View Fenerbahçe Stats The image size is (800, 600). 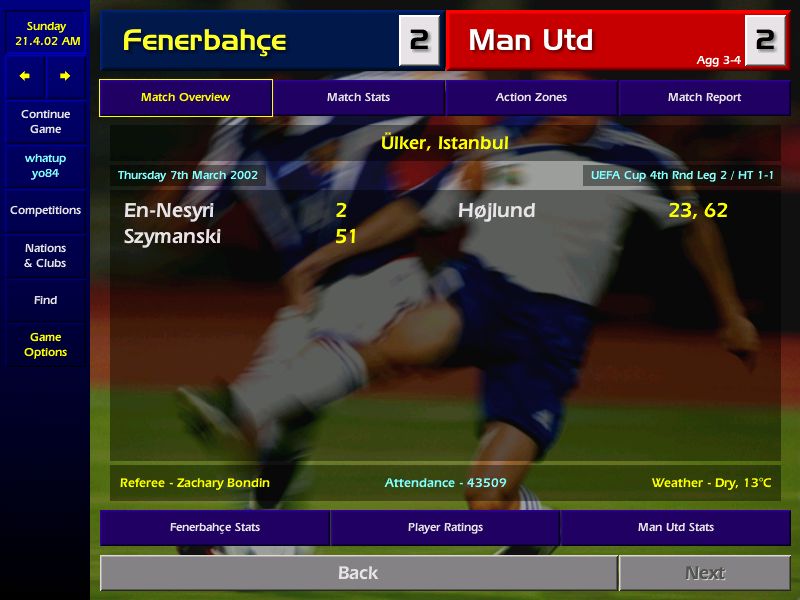[x=214, y=527]
